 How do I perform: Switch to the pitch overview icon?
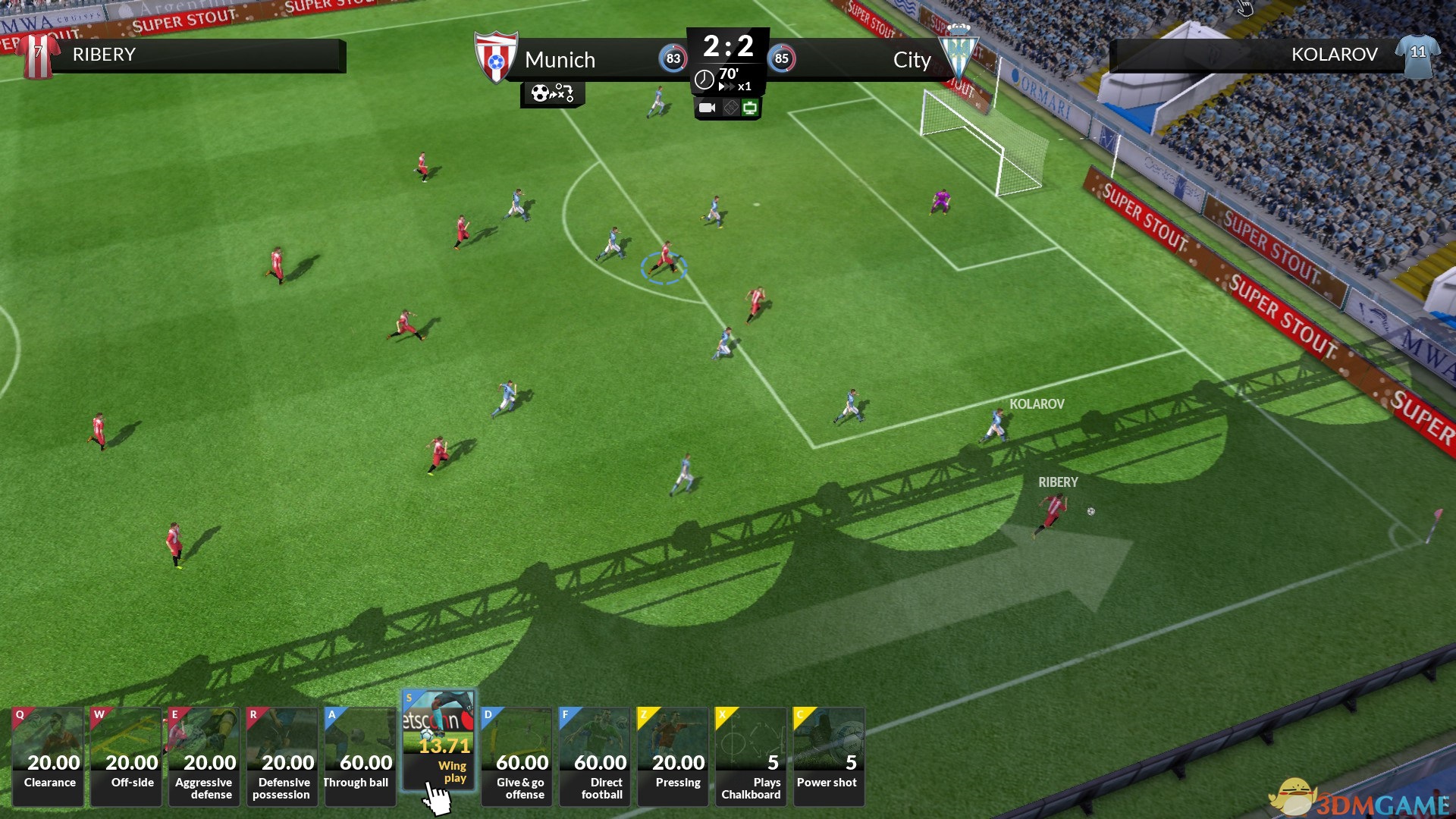point(730,108)
